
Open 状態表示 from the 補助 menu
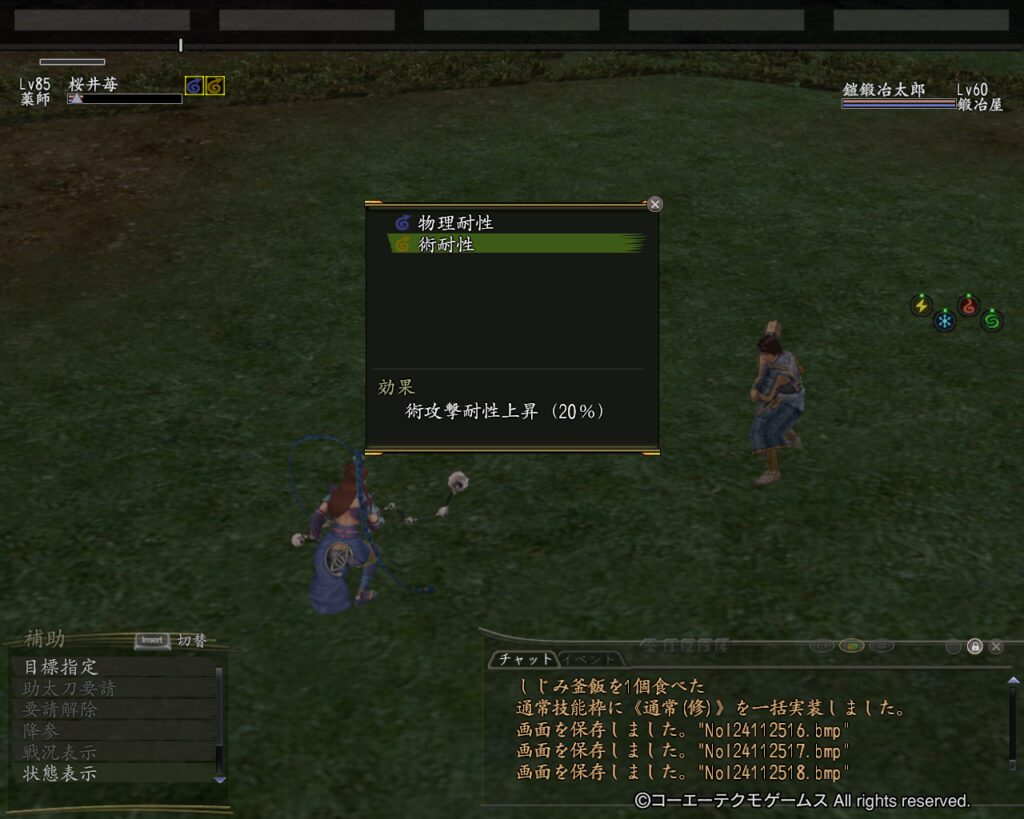coord(61,773)
